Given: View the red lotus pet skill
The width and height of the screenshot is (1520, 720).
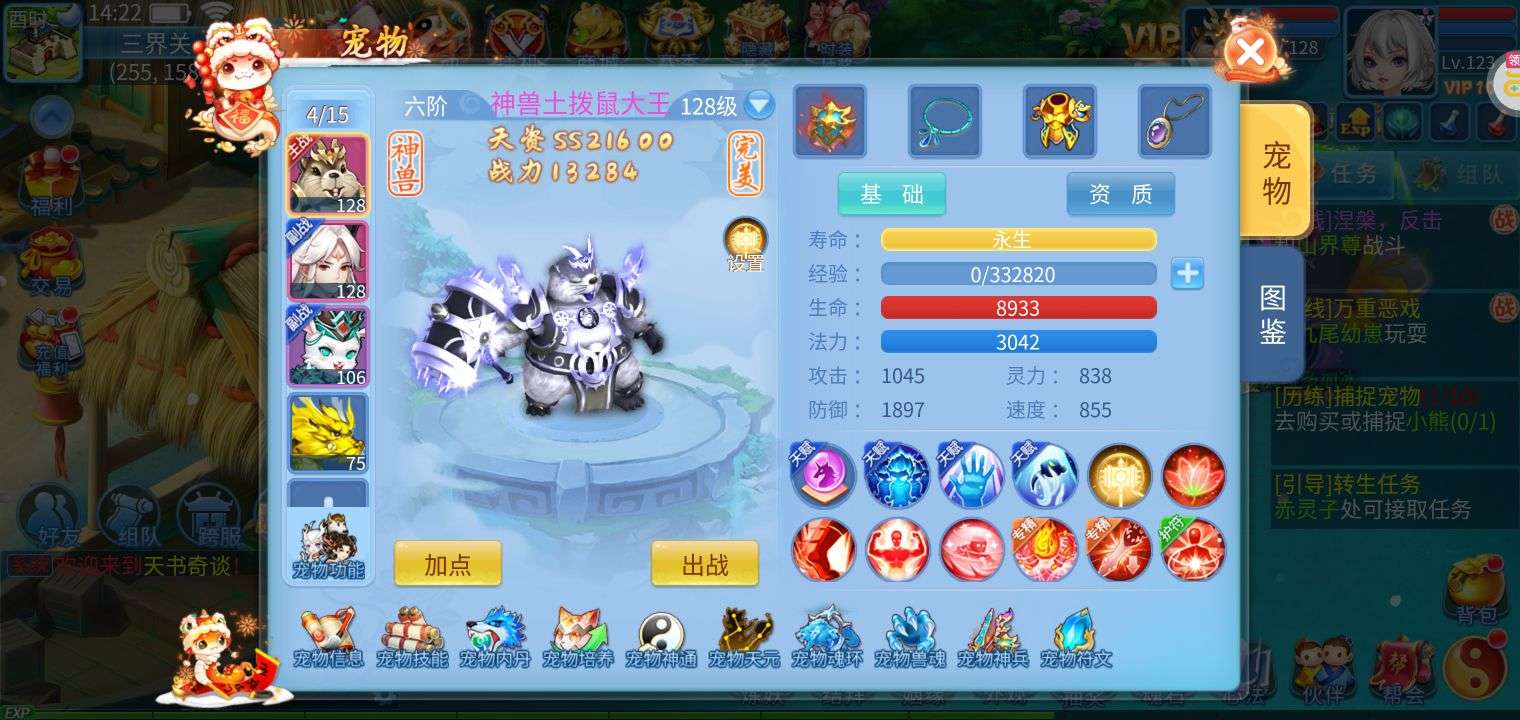Looking at the screenshot, I should tap(1193, 476).
